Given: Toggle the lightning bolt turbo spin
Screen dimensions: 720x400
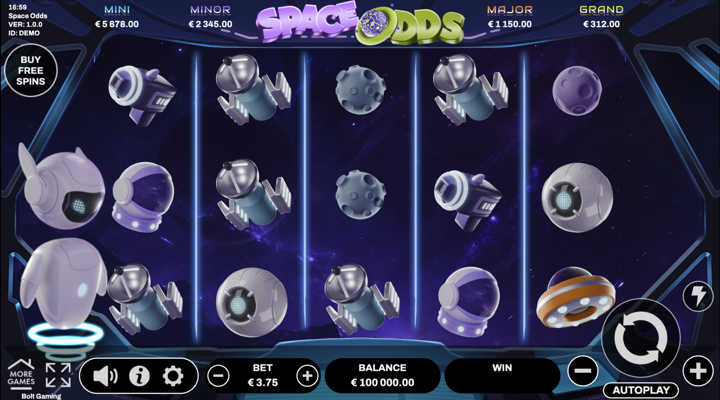Looking at the screenshot, I should click(x=696, y=296).
